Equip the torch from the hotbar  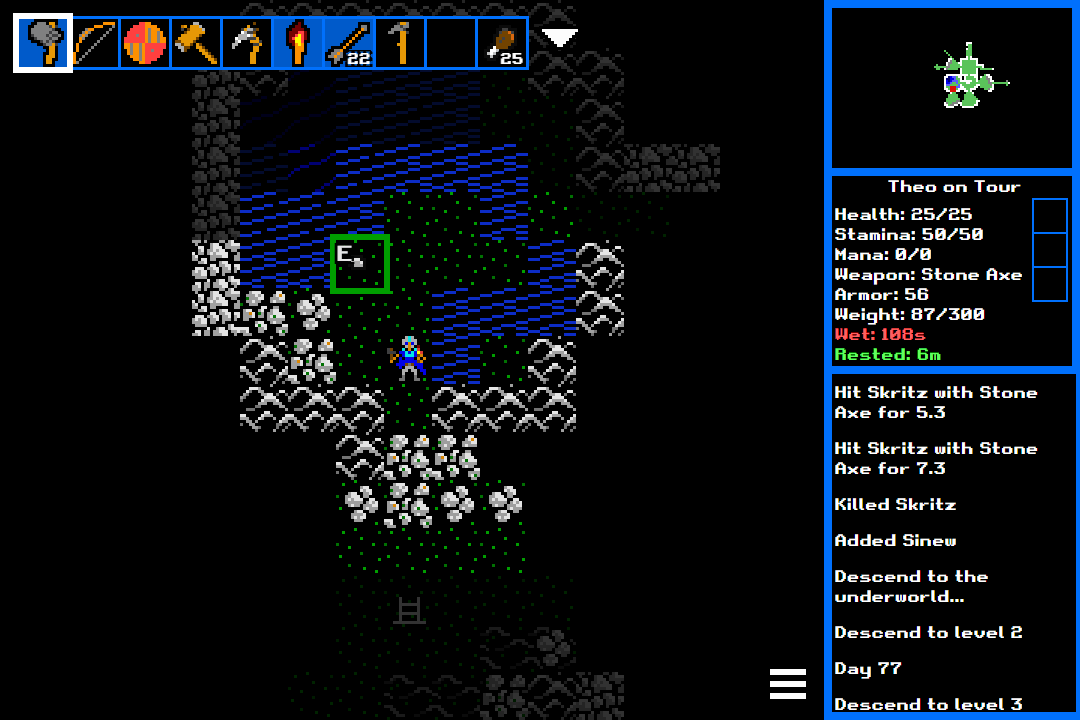coord(298,43)
